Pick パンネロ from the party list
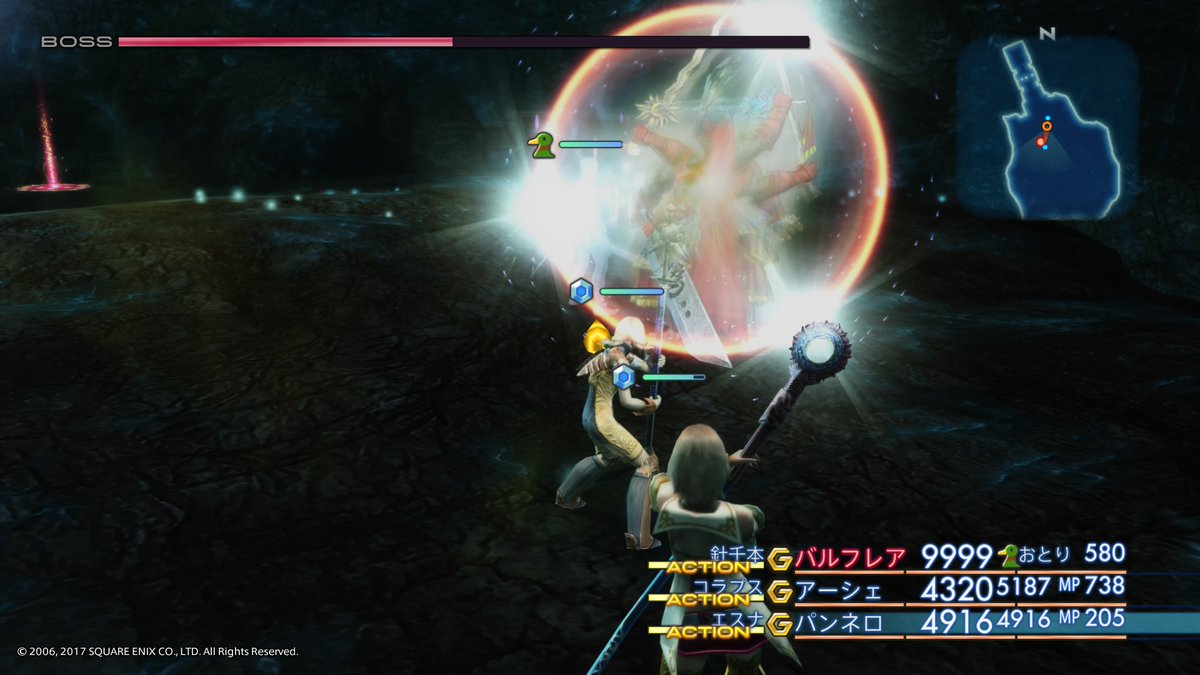Screen dimensions: 1200x675 840,623
